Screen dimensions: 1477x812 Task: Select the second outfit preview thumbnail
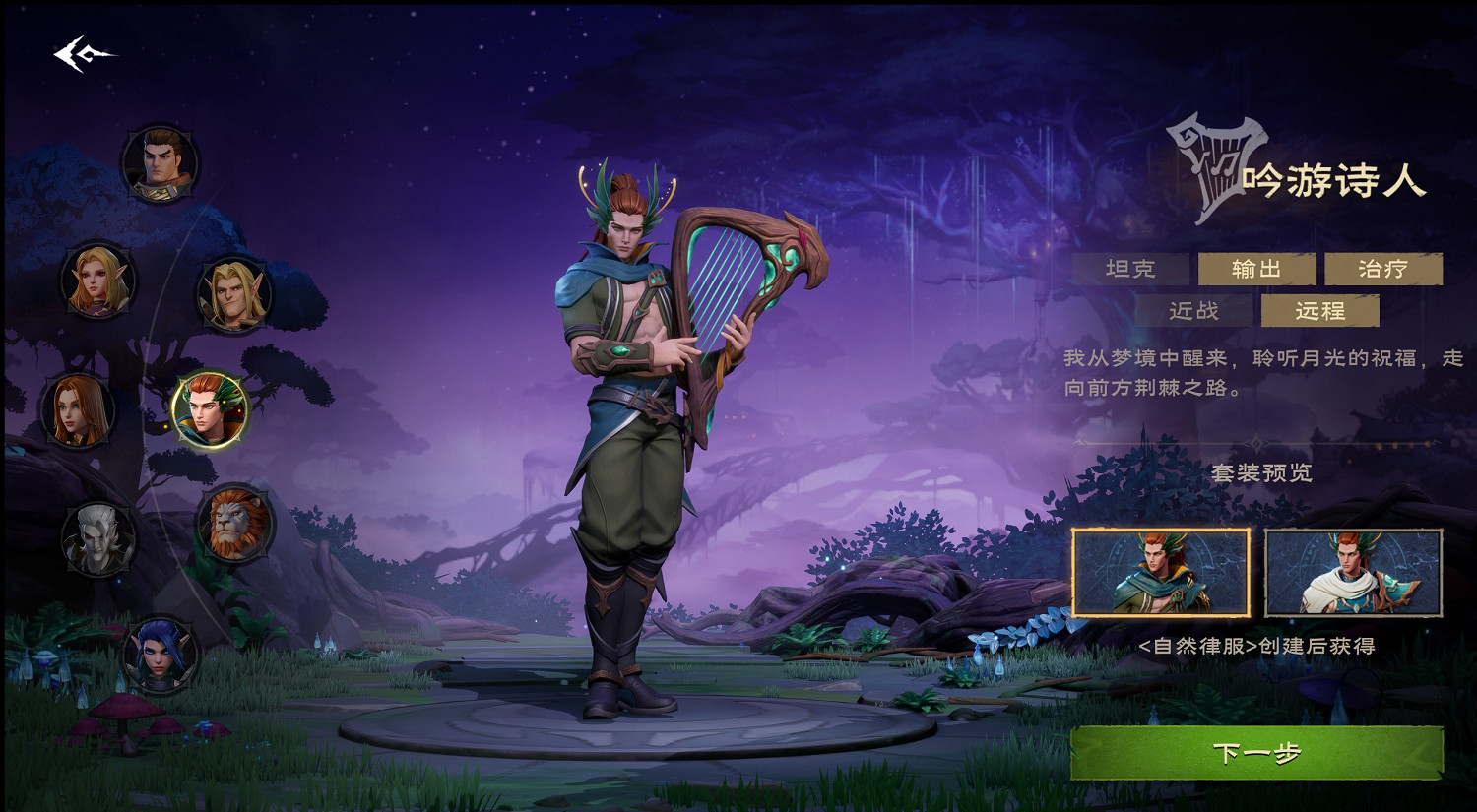coord(1351,573)
